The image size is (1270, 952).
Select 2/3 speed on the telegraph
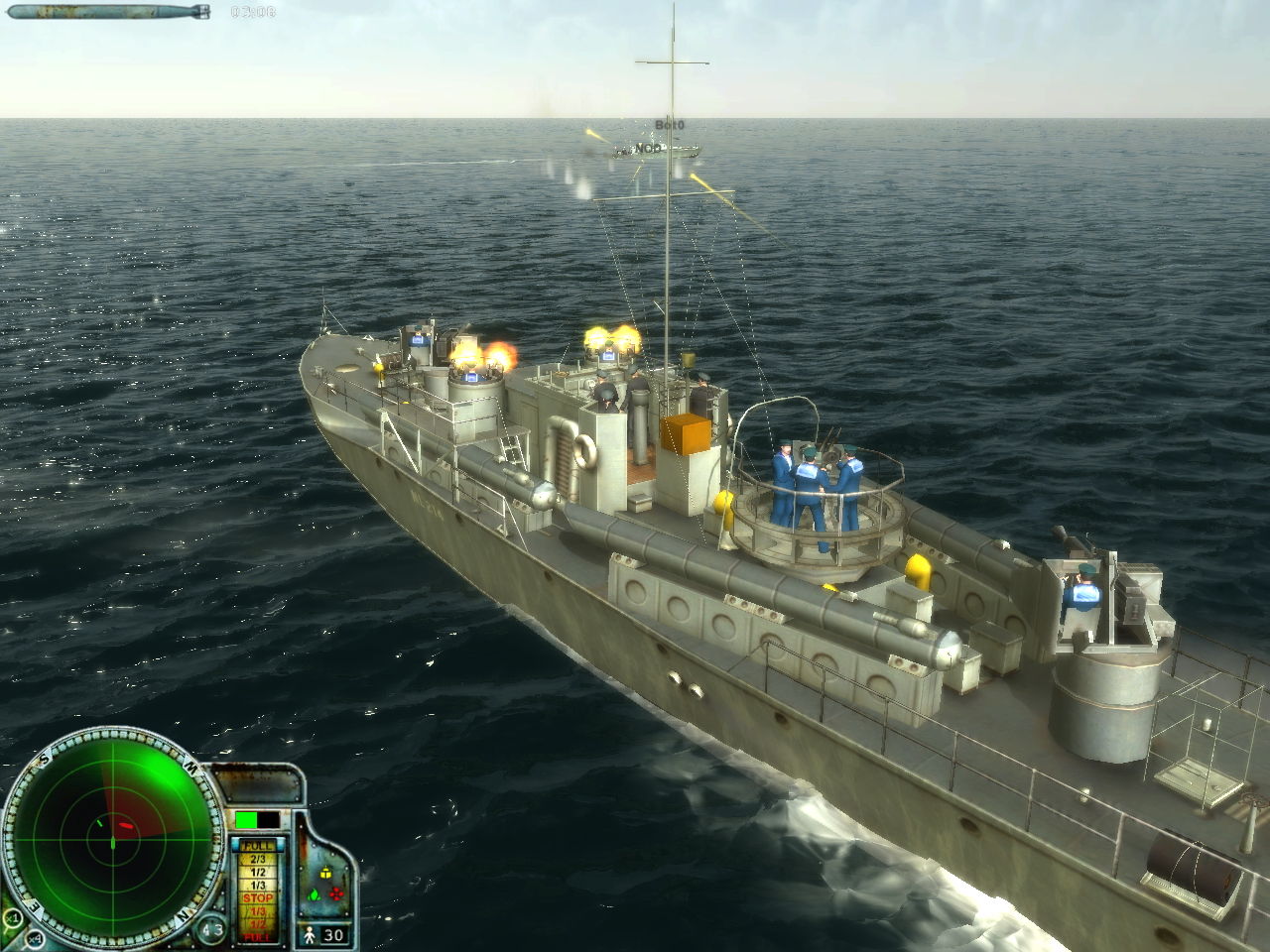(259, 858)
